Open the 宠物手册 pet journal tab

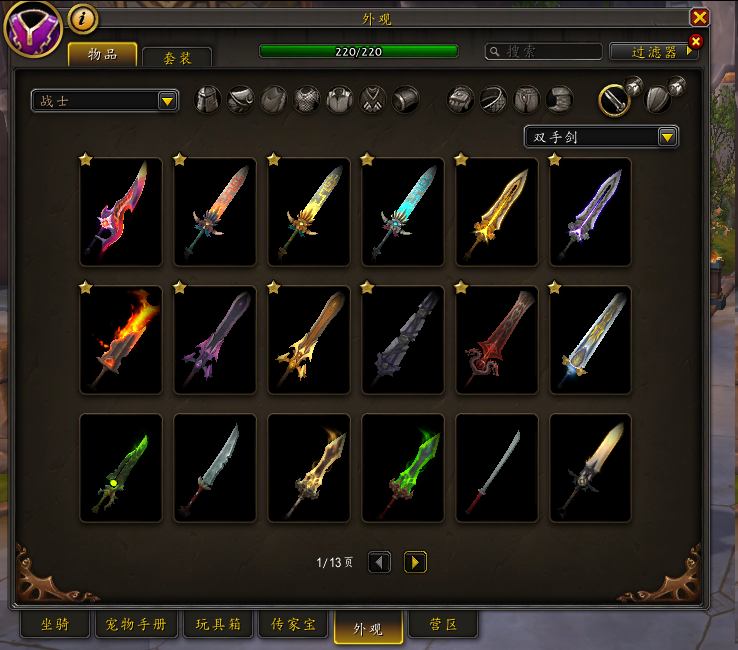click(137, 625)
